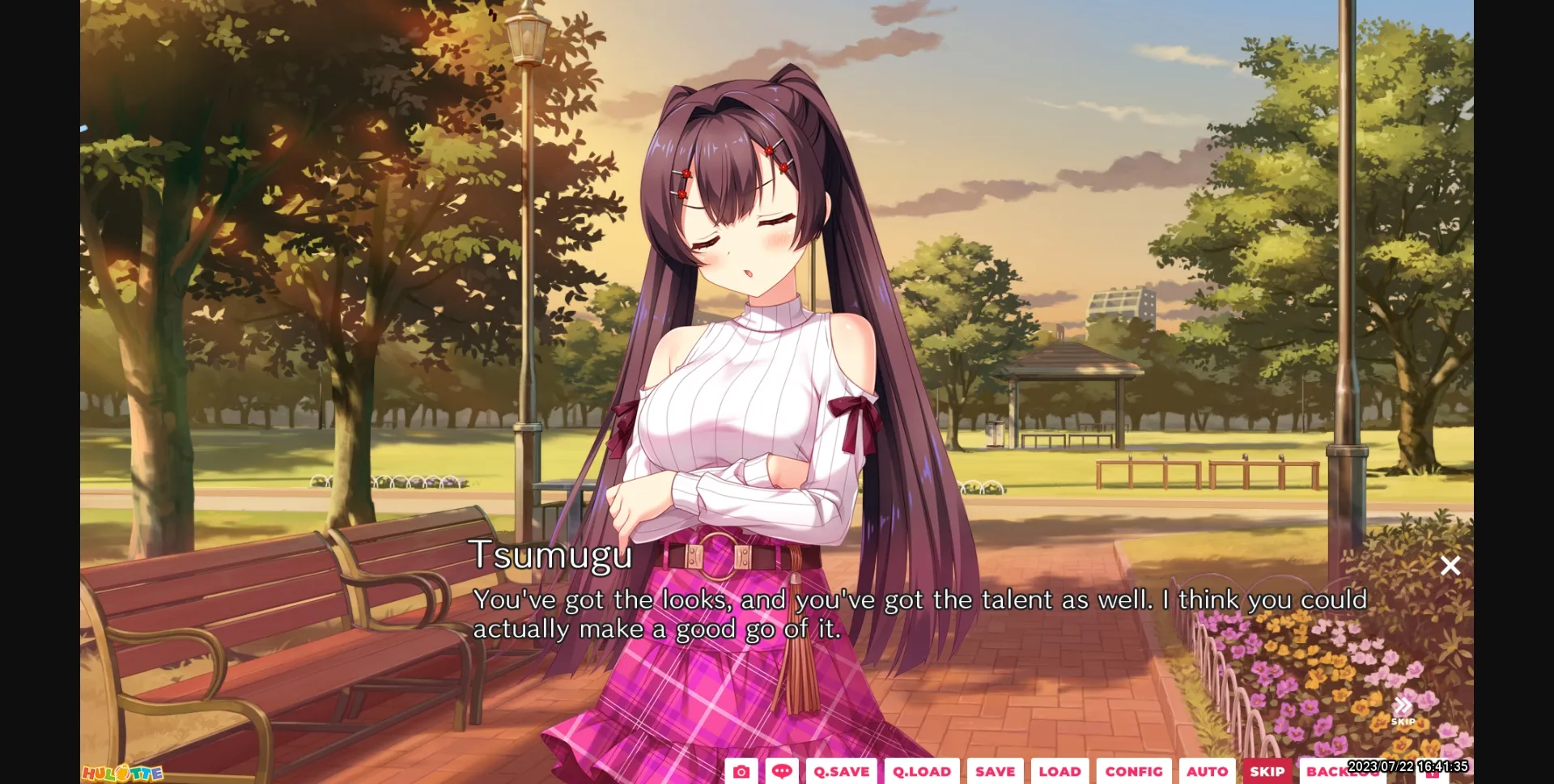Open the SAVE screen

click(995, 771)
